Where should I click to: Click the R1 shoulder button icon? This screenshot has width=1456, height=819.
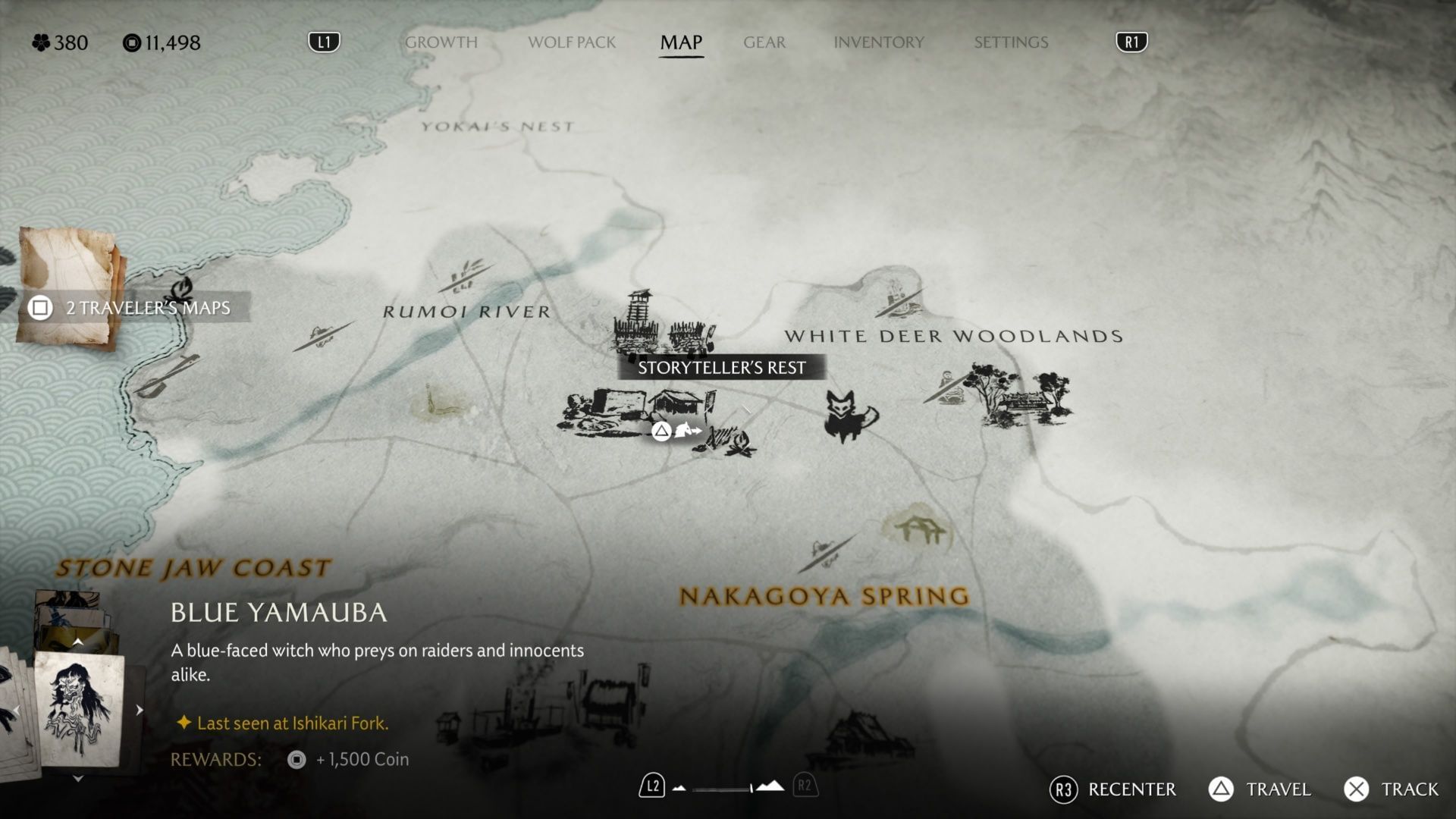pos(1131,42)
